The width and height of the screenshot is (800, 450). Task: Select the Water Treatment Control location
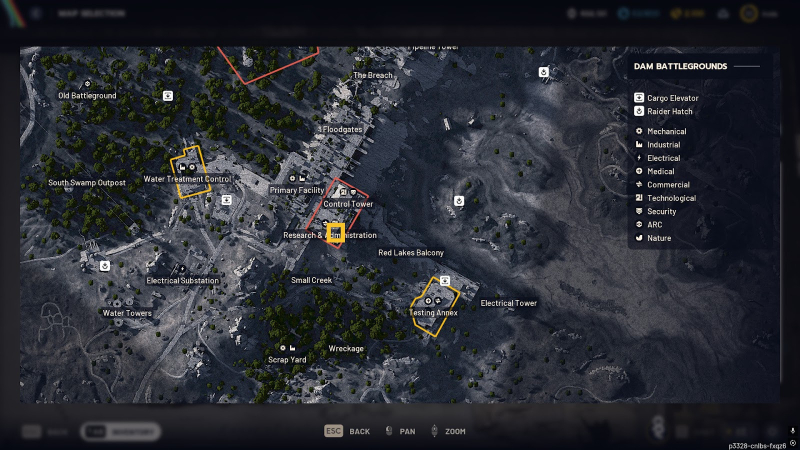point(187,179)
